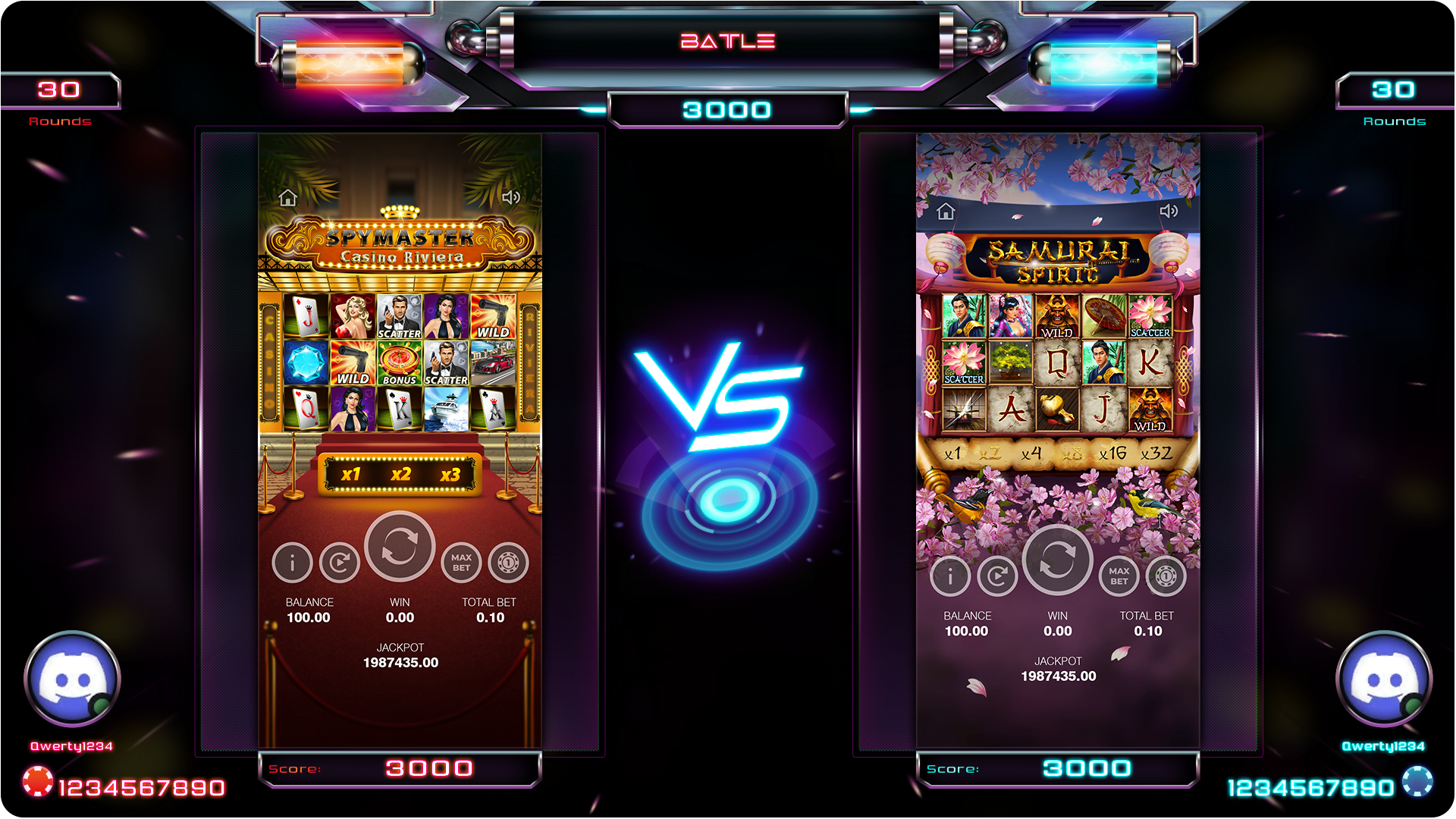1456x819 pixels.
Task: Select Max Bet on the Spymaster machine
Action: 460,563
